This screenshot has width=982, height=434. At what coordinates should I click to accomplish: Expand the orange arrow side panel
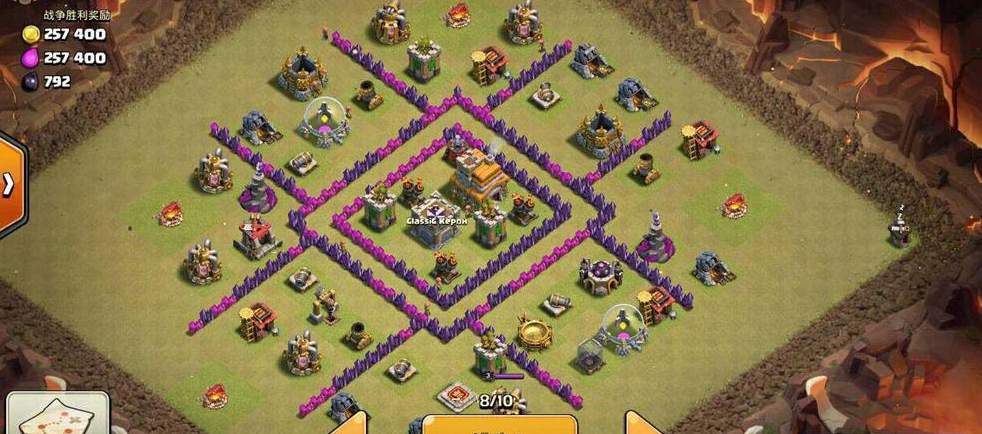(x=9, y=185)
